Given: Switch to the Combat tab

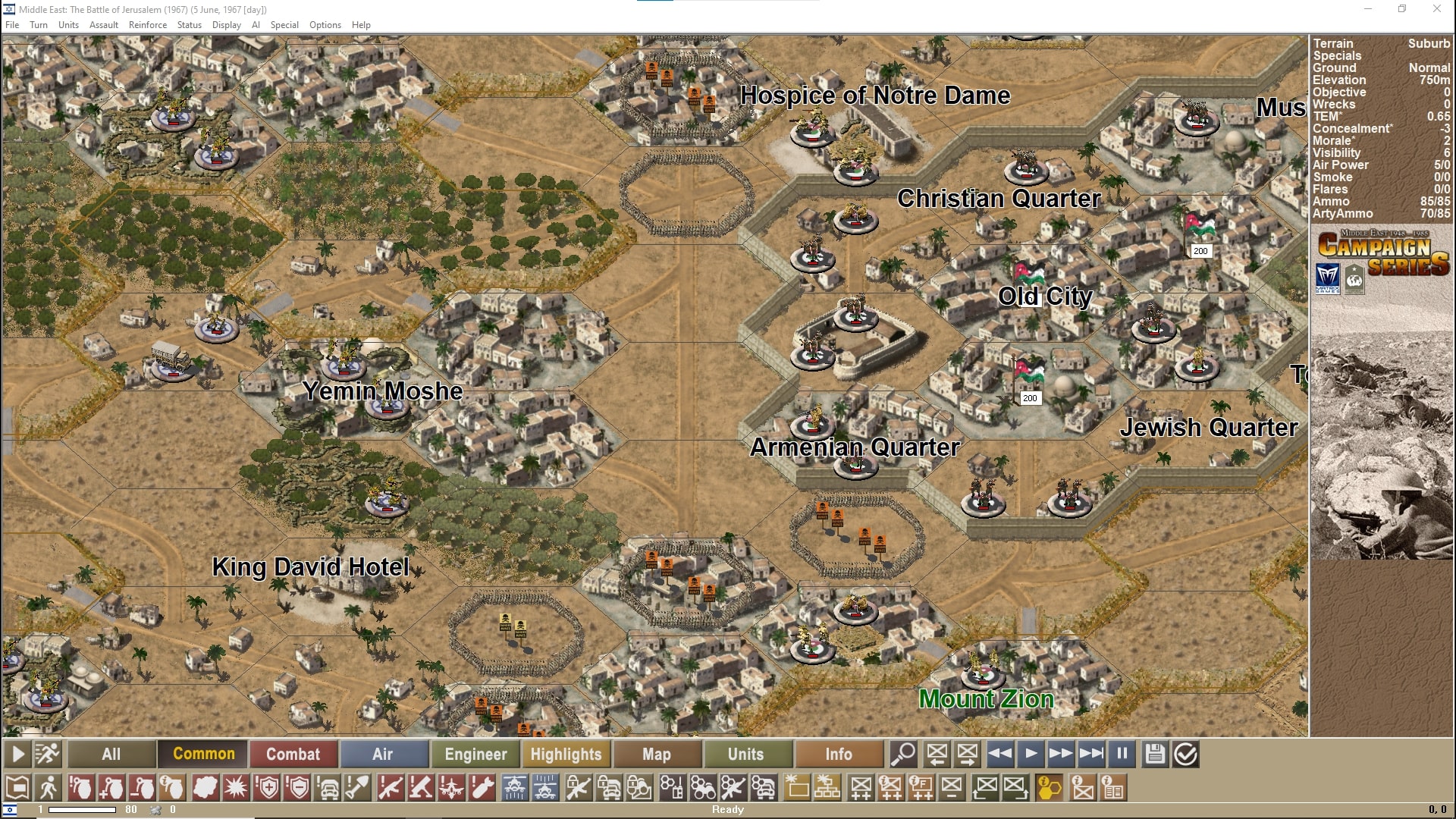Looking at the screenshot, I should click(293, 754).
